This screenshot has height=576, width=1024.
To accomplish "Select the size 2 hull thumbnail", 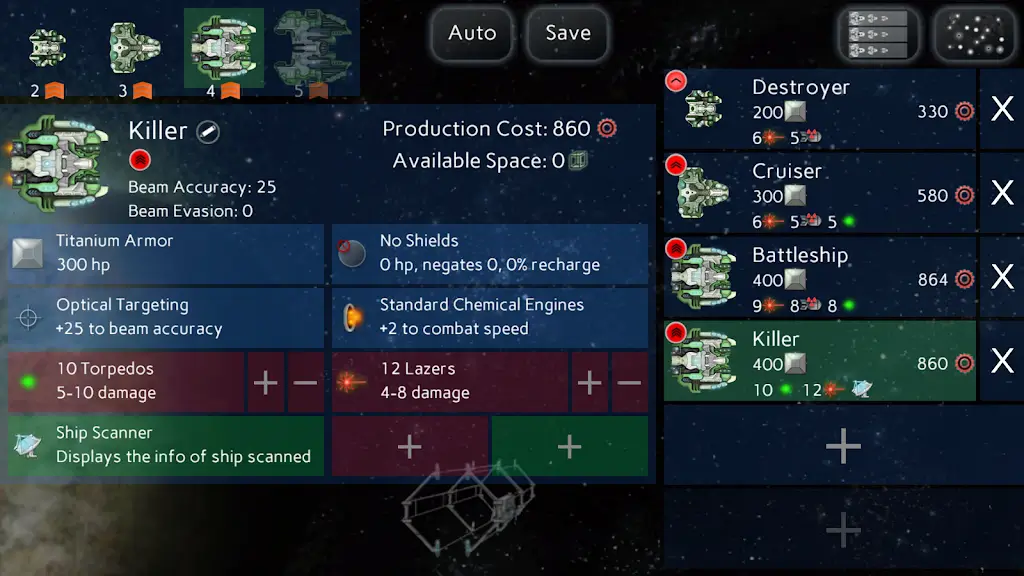I will pos(47,51).
